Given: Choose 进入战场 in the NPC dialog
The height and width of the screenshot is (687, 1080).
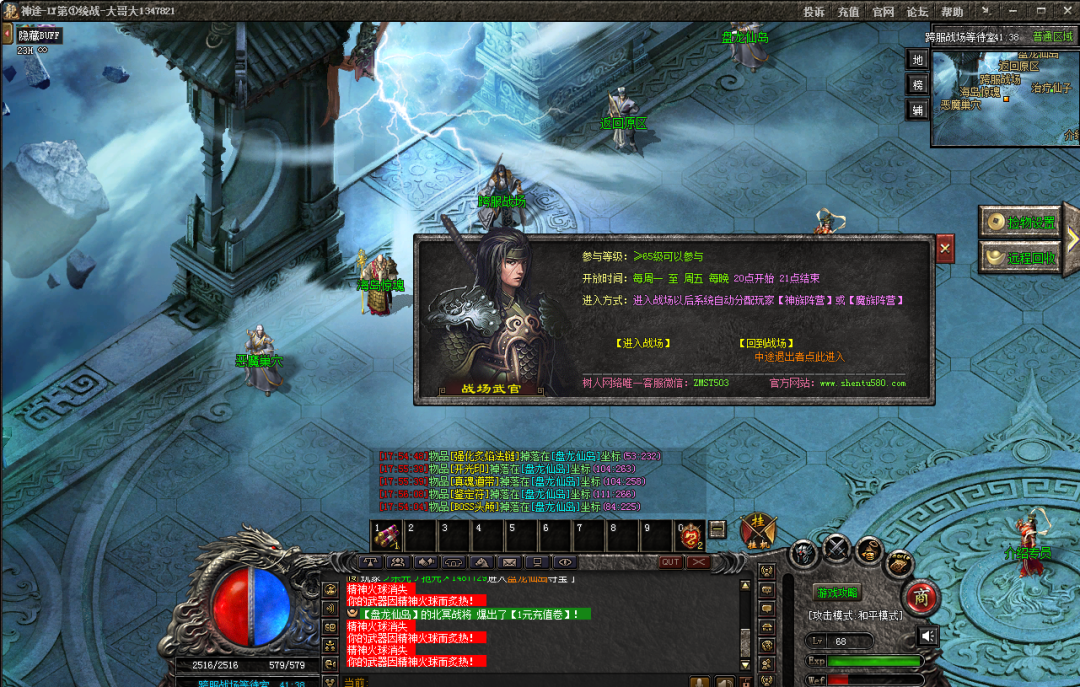Looking at the screenshot, I should coord(643,343).
